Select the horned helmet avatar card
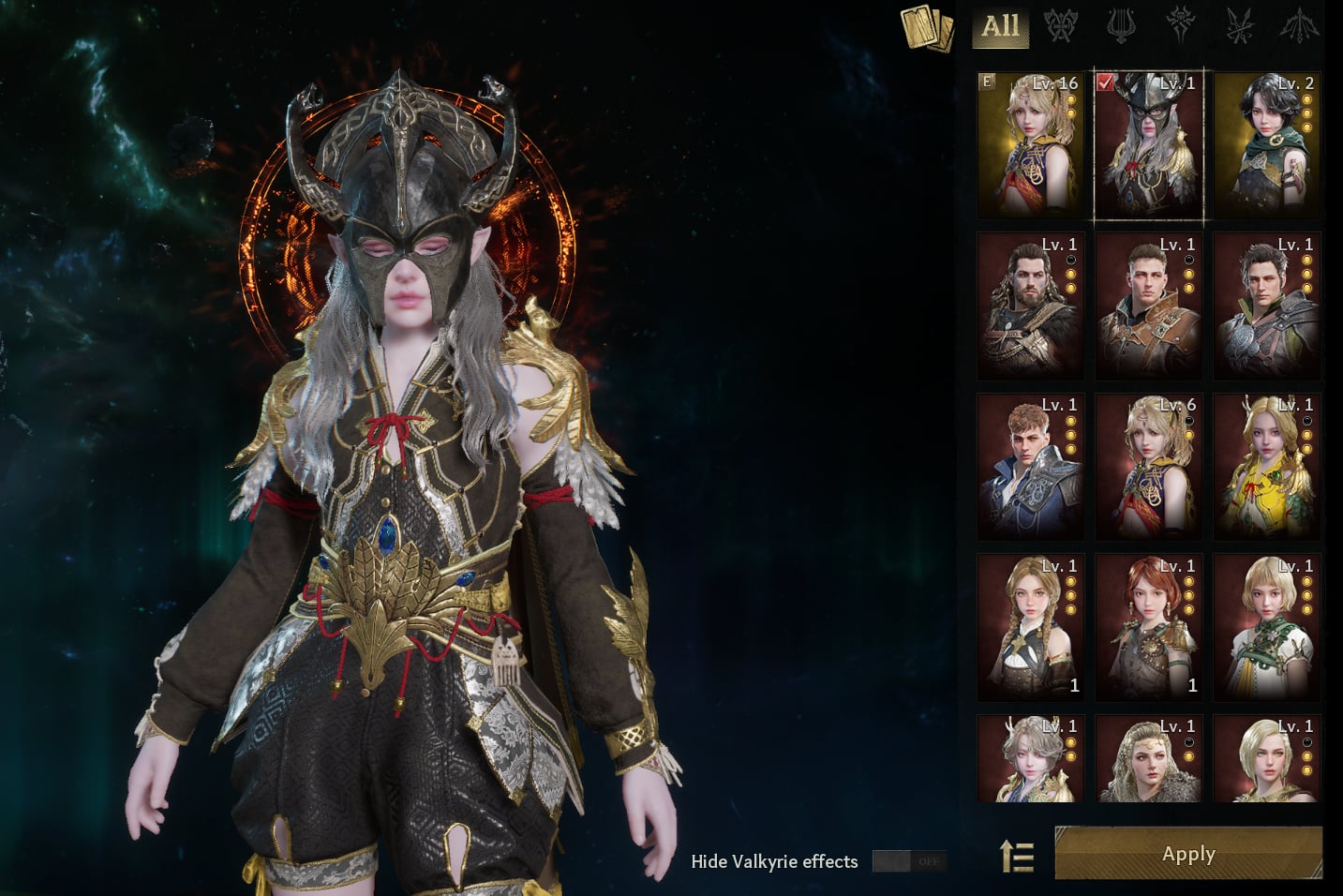 click(1149, 144)
